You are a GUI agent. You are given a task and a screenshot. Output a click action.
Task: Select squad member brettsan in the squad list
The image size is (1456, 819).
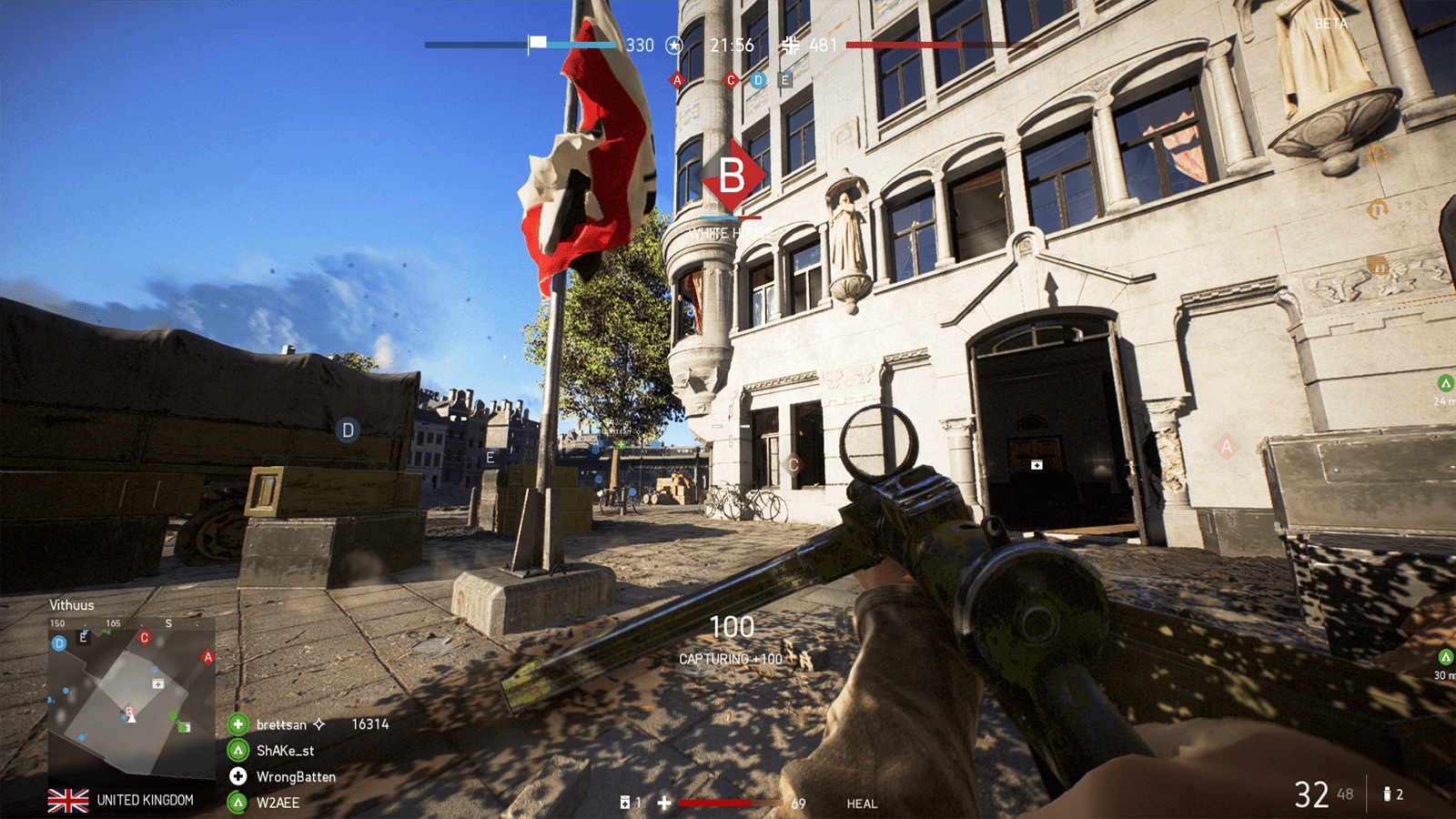tap(281, 724)
